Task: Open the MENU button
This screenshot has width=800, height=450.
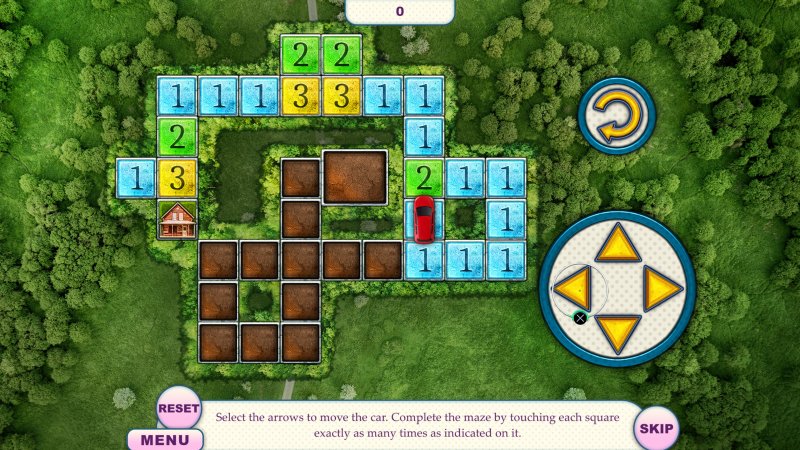Action: 165,439
